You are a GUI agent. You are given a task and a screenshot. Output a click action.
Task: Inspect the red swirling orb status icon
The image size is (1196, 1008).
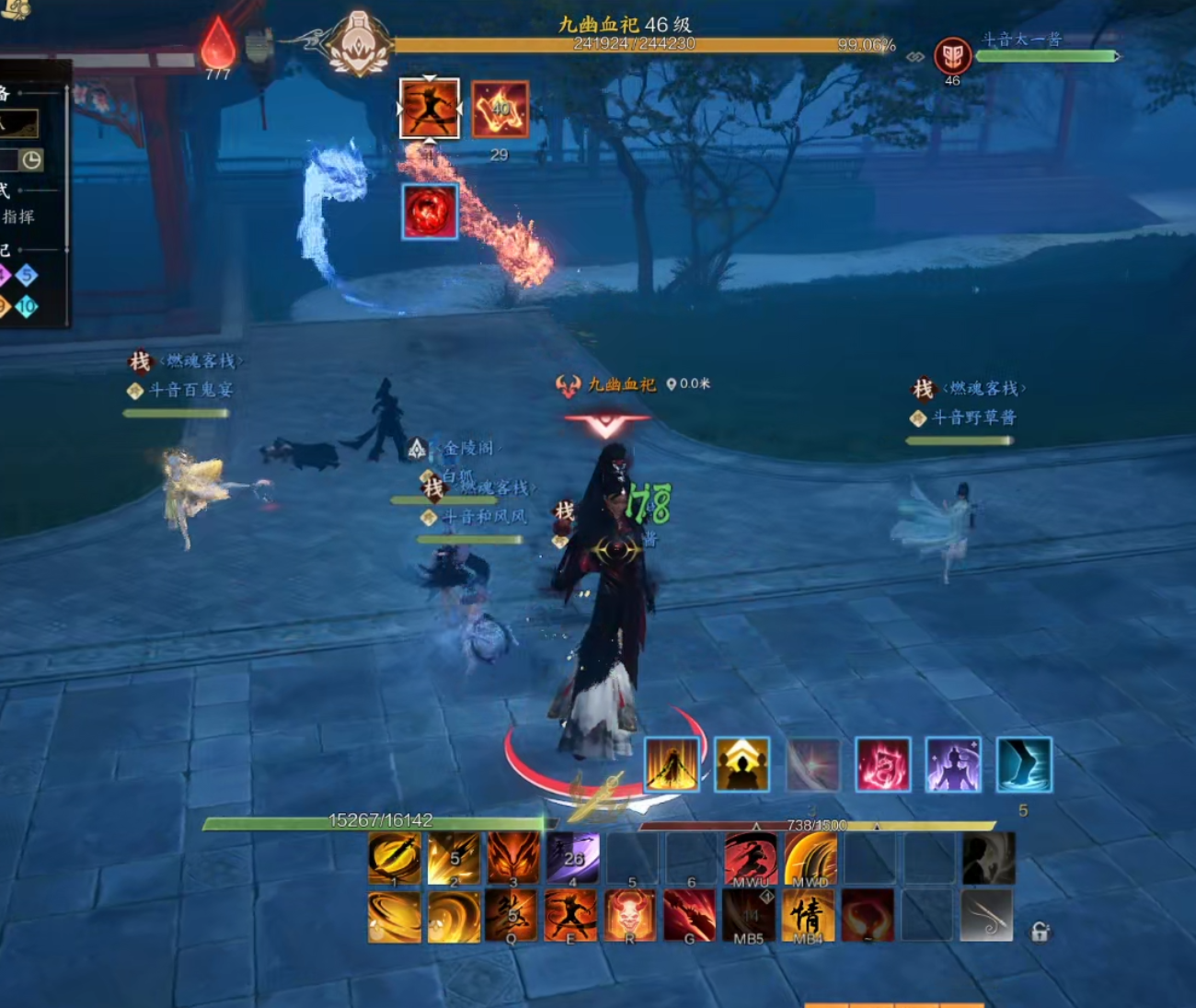click(430, 212)
